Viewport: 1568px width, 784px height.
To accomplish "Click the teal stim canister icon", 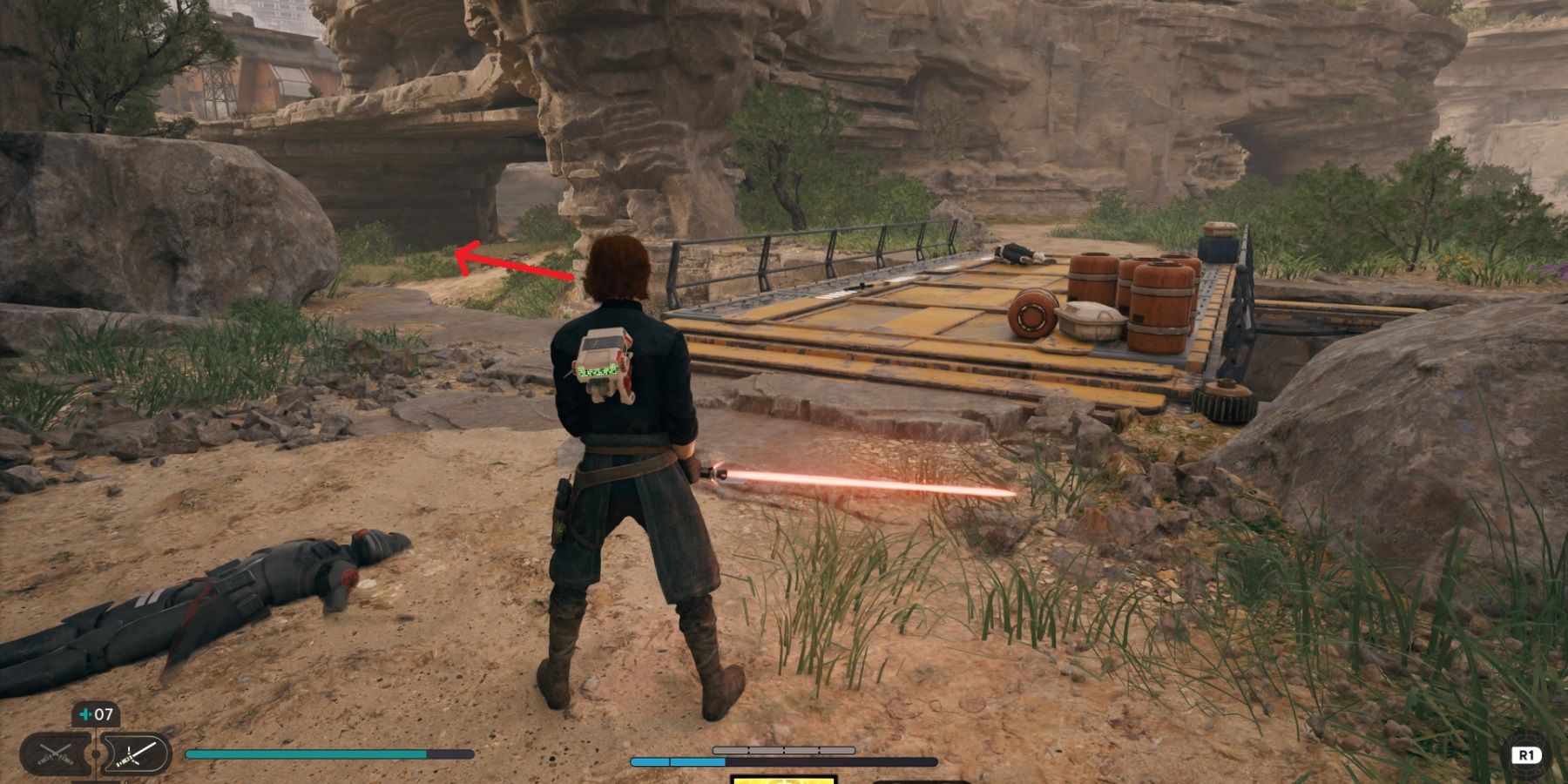I will click(84, 714).
